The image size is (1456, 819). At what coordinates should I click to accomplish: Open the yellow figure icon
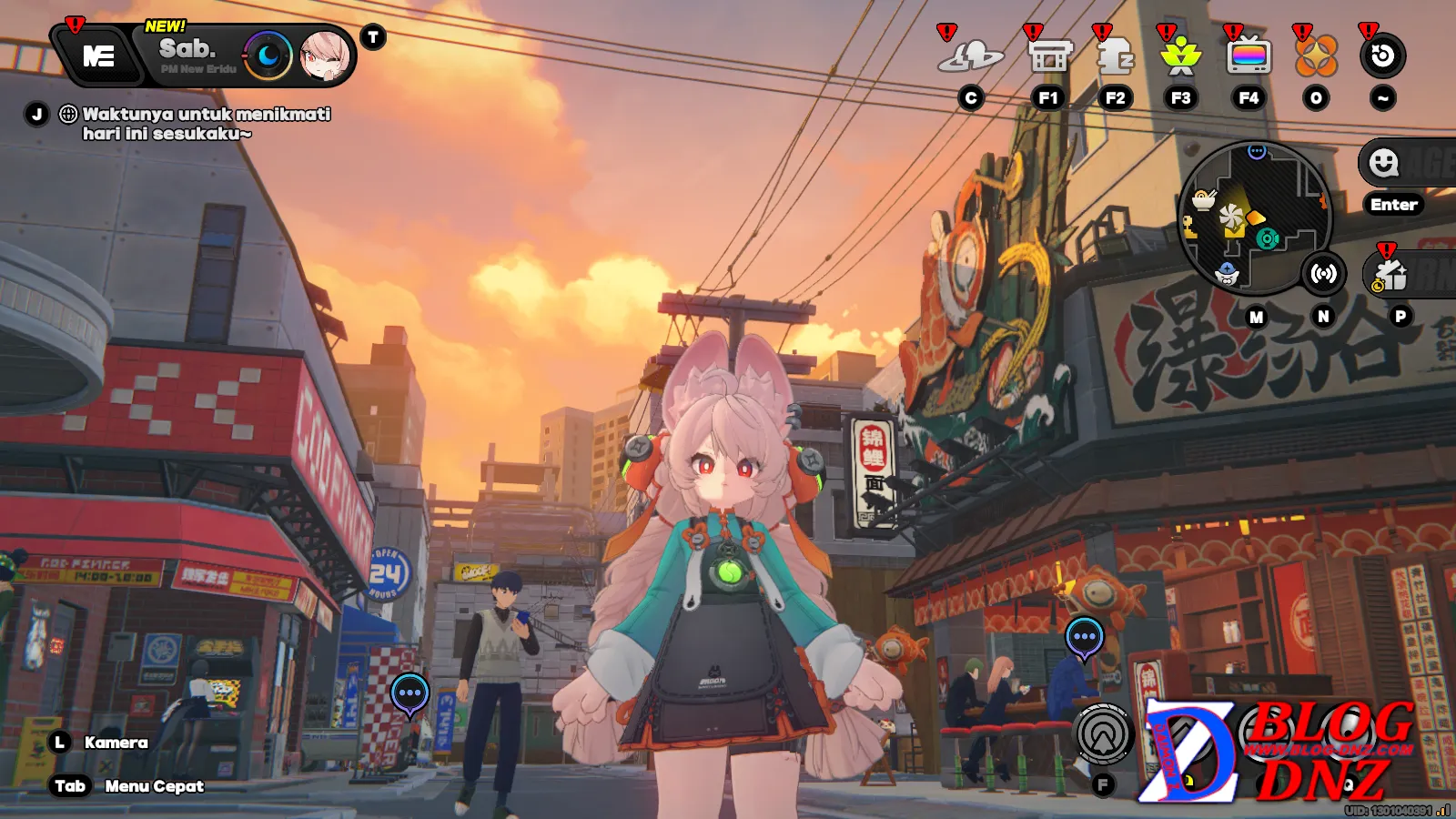click(x=1181, y=56)
